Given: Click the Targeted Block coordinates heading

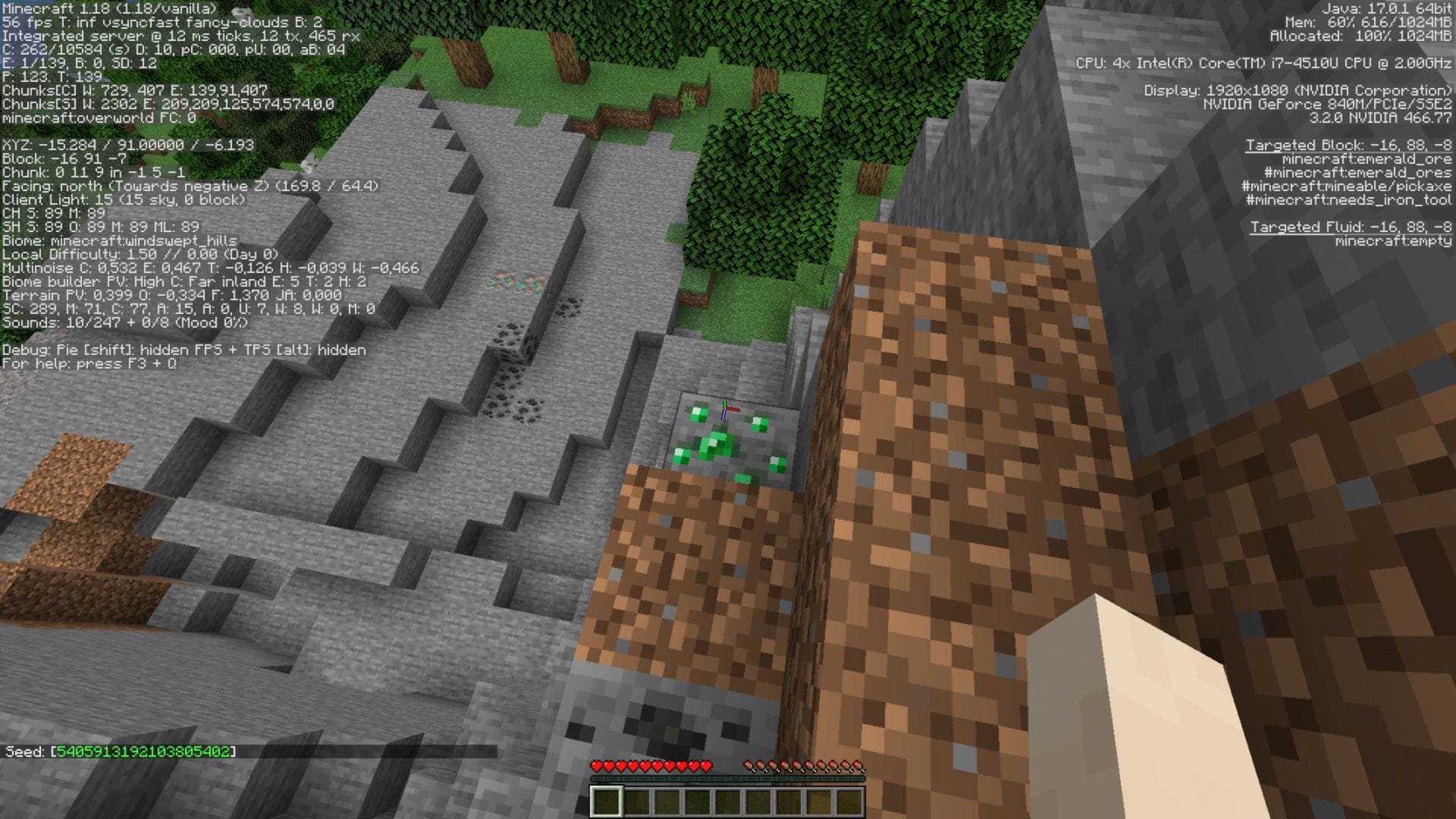Looking at the screenshot, I should point(1348,144).
